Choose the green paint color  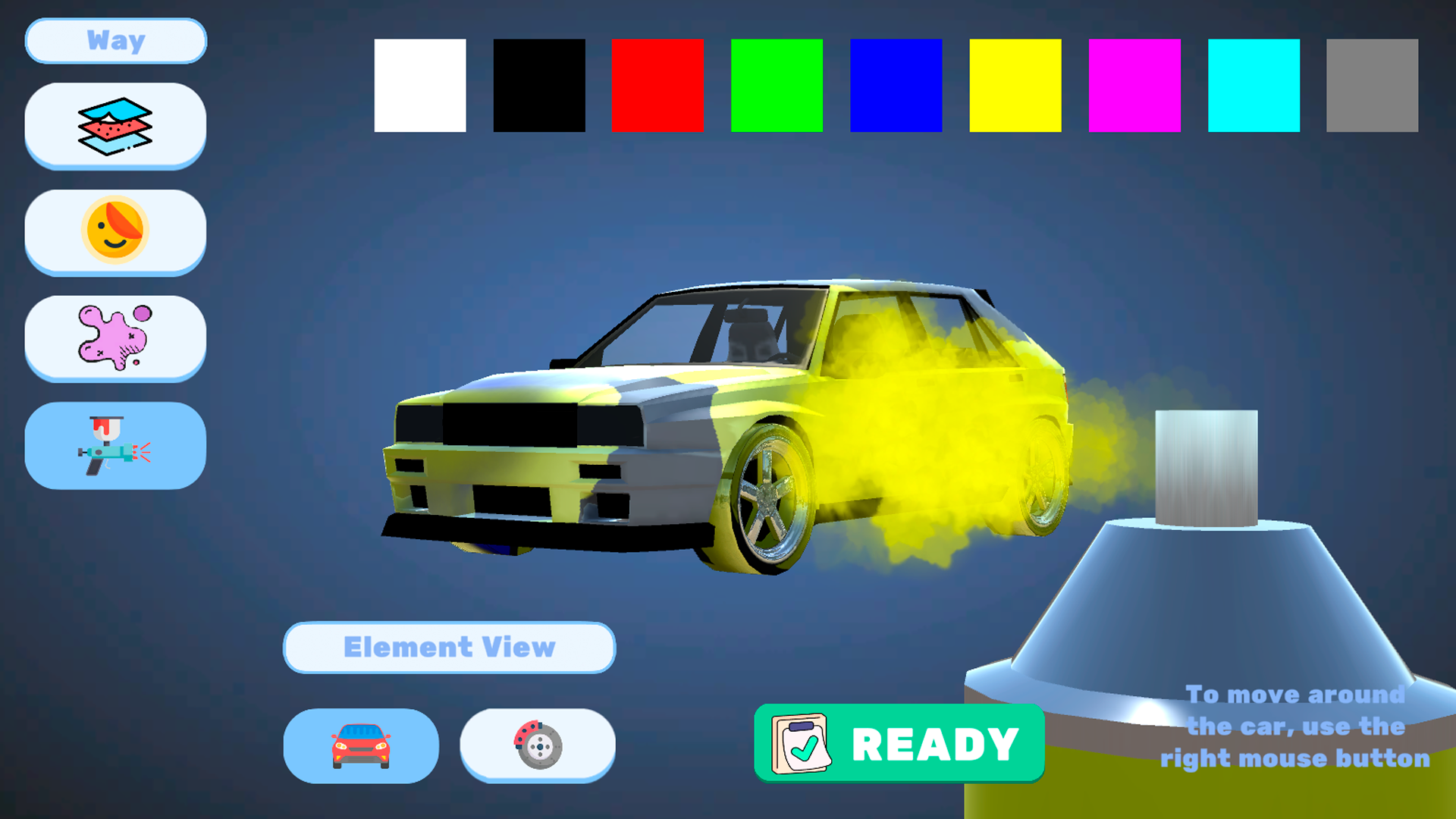777,85
